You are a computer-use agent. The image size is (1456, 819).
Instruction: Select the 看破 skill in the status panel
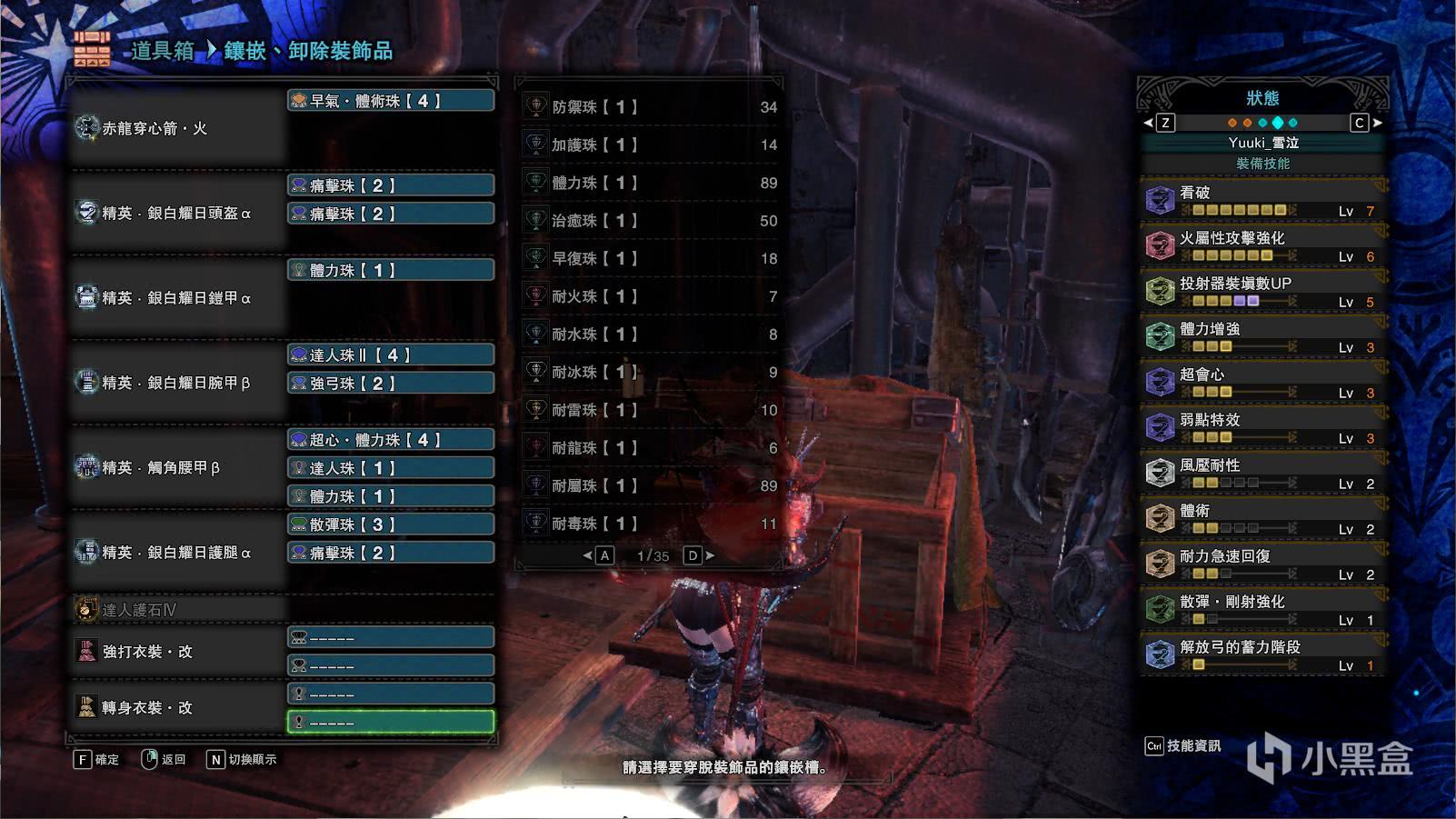pyautogui.click(x=1262, y=200)
